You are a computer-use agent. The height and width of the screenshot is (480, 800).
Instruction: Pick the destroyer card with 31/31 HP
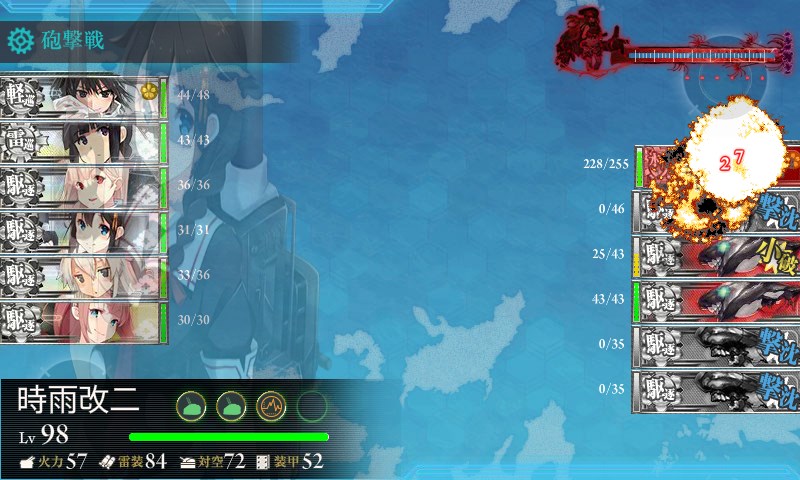pyautogui.click(x=83, y=232)
